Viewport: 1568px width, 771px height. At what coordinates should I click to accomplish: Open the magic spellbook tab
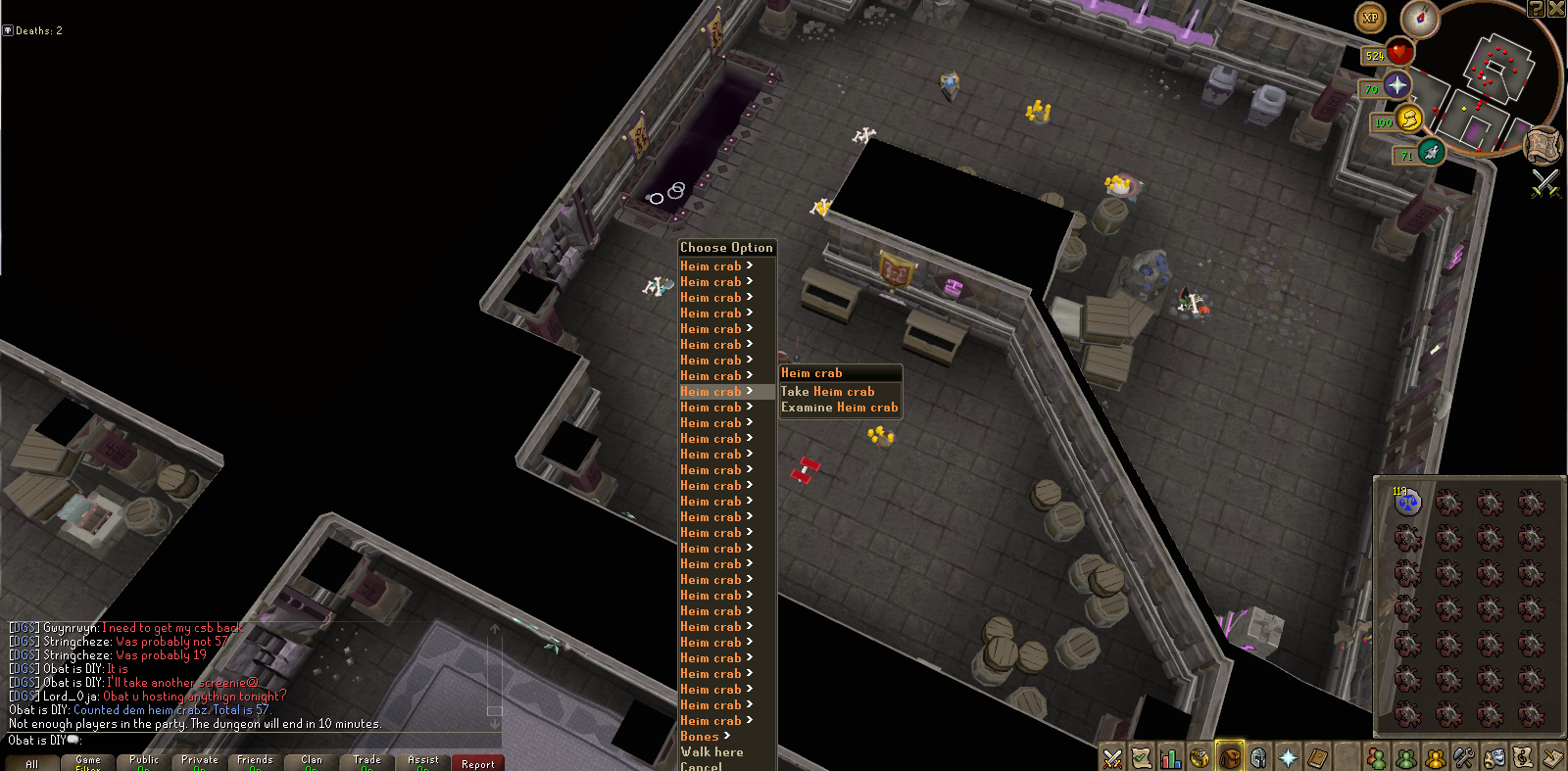click(1318, 756)
